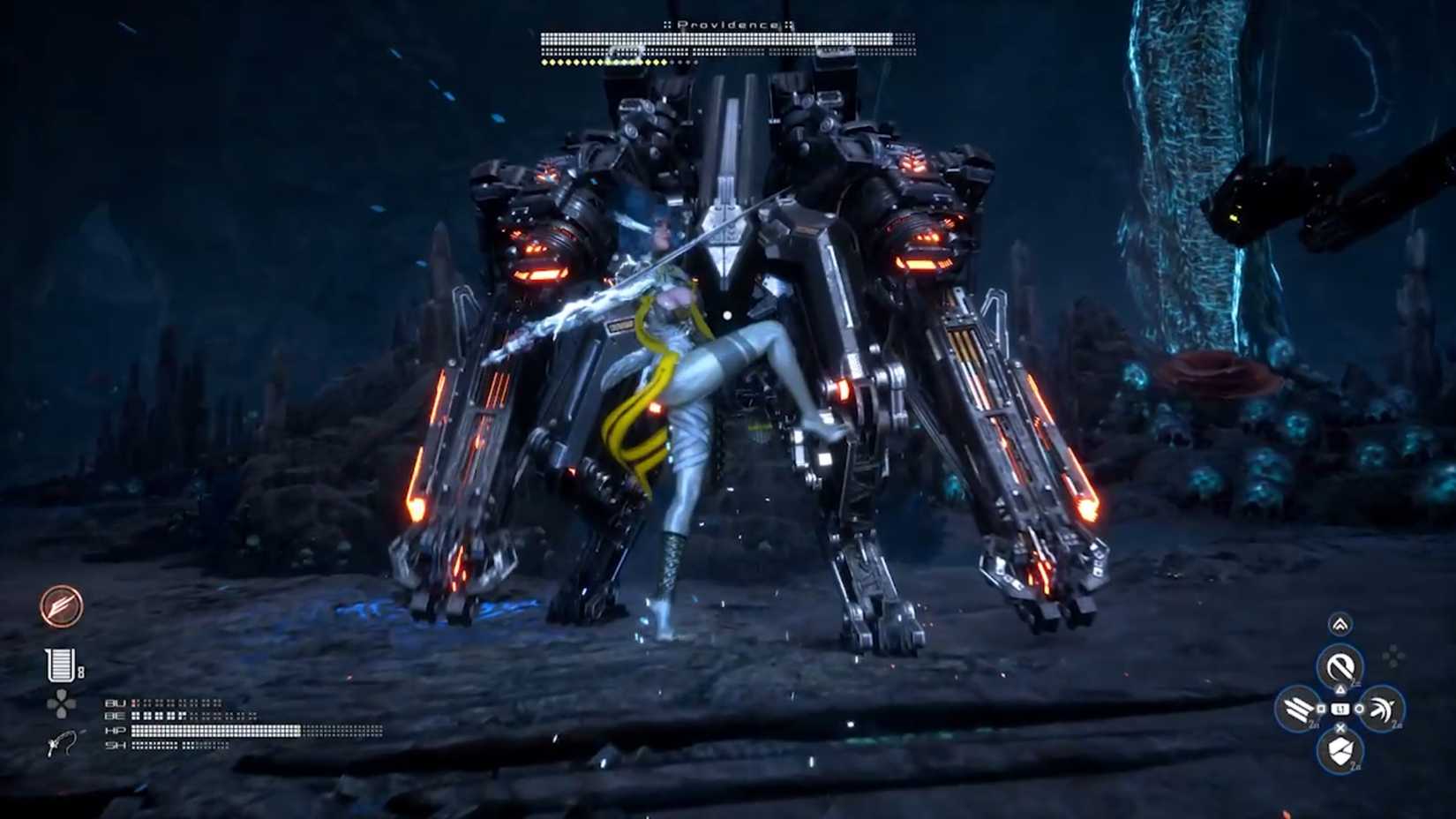Screen dimensions: 1456x819
Task: Click the Circle button prompt right of L1
Action: coord(1360,709)
